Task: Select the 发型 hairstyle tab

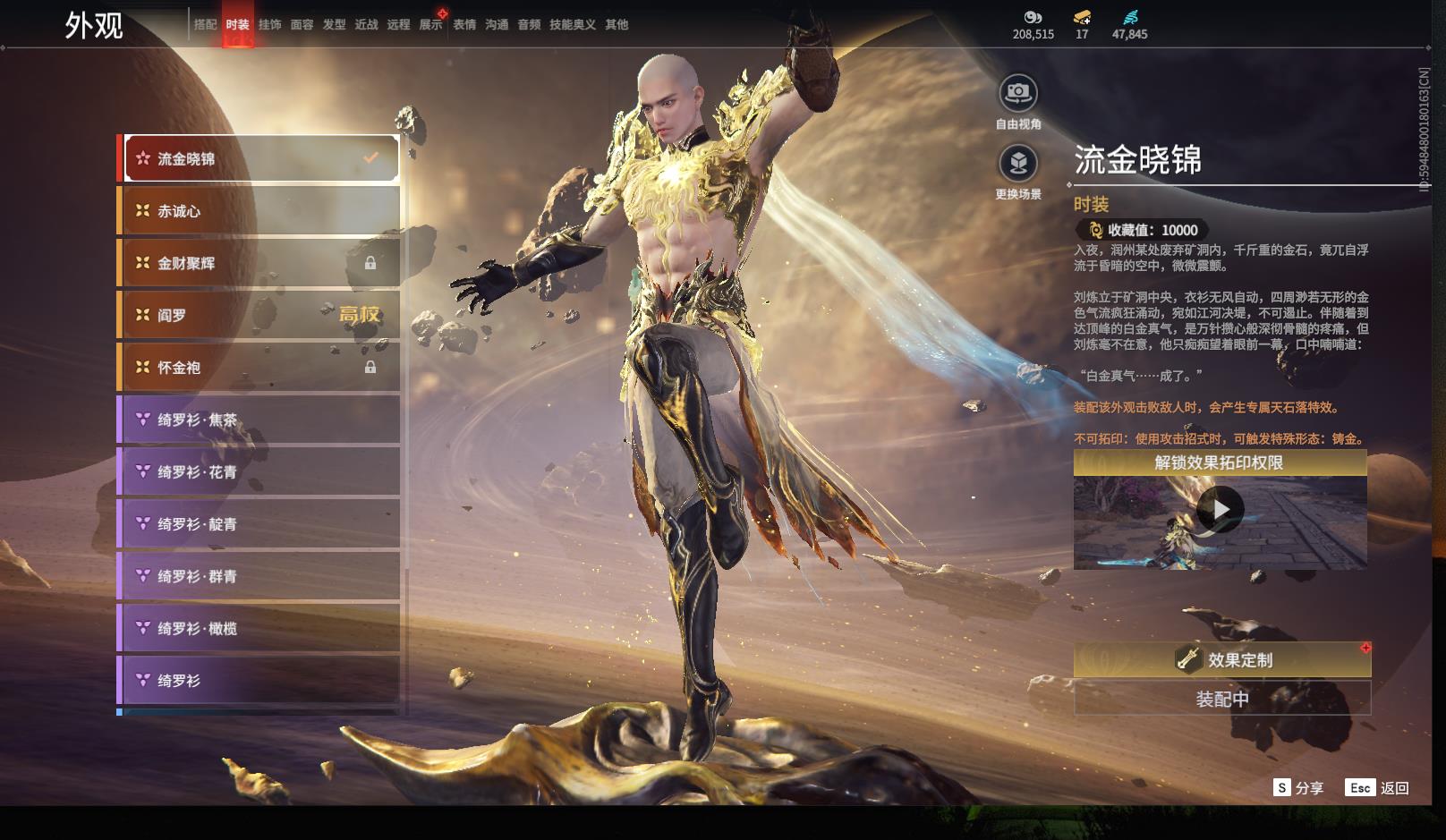Action: pyautogui.click(x=334, y=25)
